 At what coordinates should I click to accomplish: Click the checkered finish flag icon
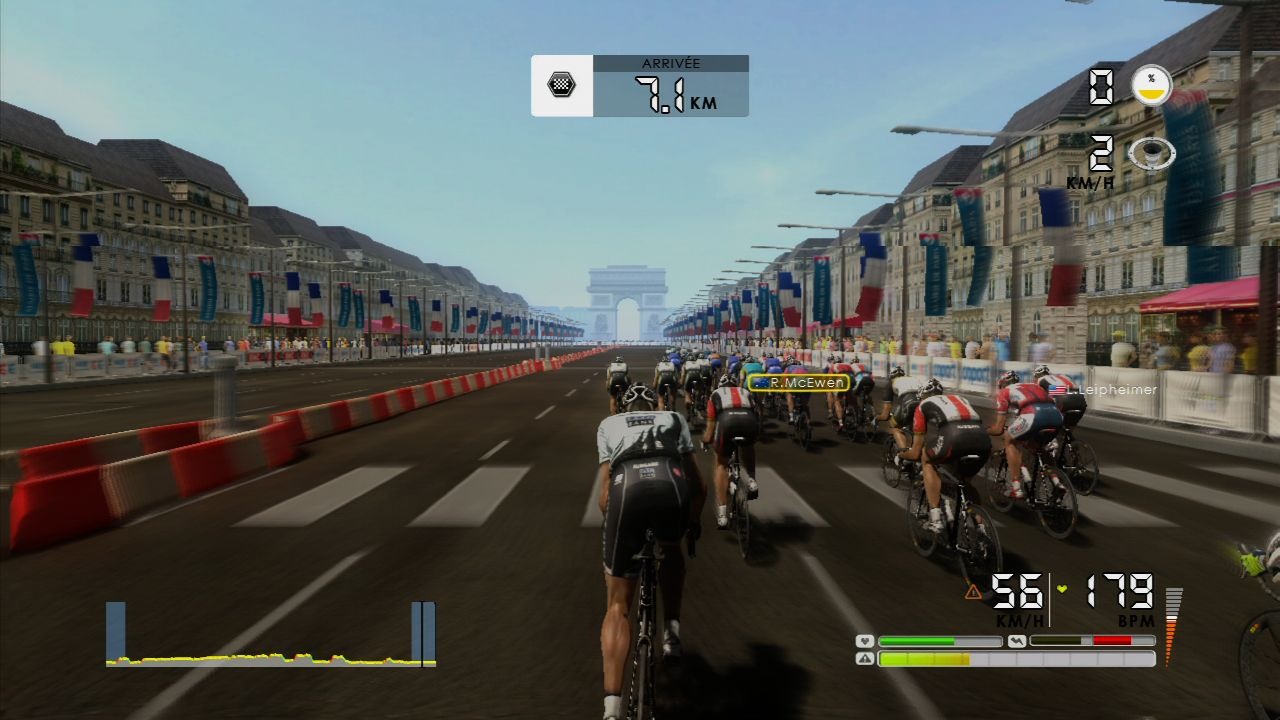561,85
